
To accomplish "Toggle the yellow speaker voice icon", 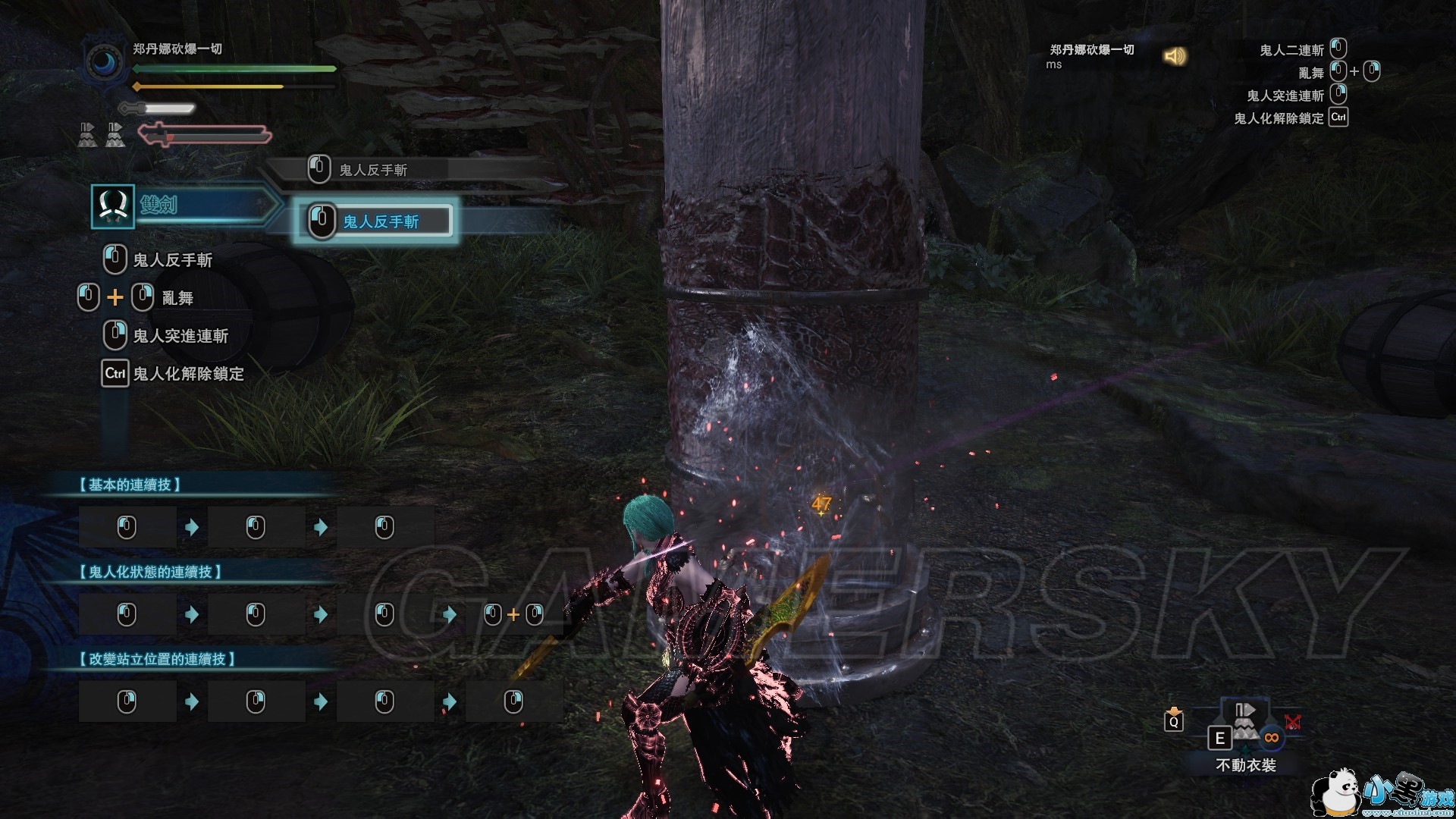I will click(x=1175, y=56).
